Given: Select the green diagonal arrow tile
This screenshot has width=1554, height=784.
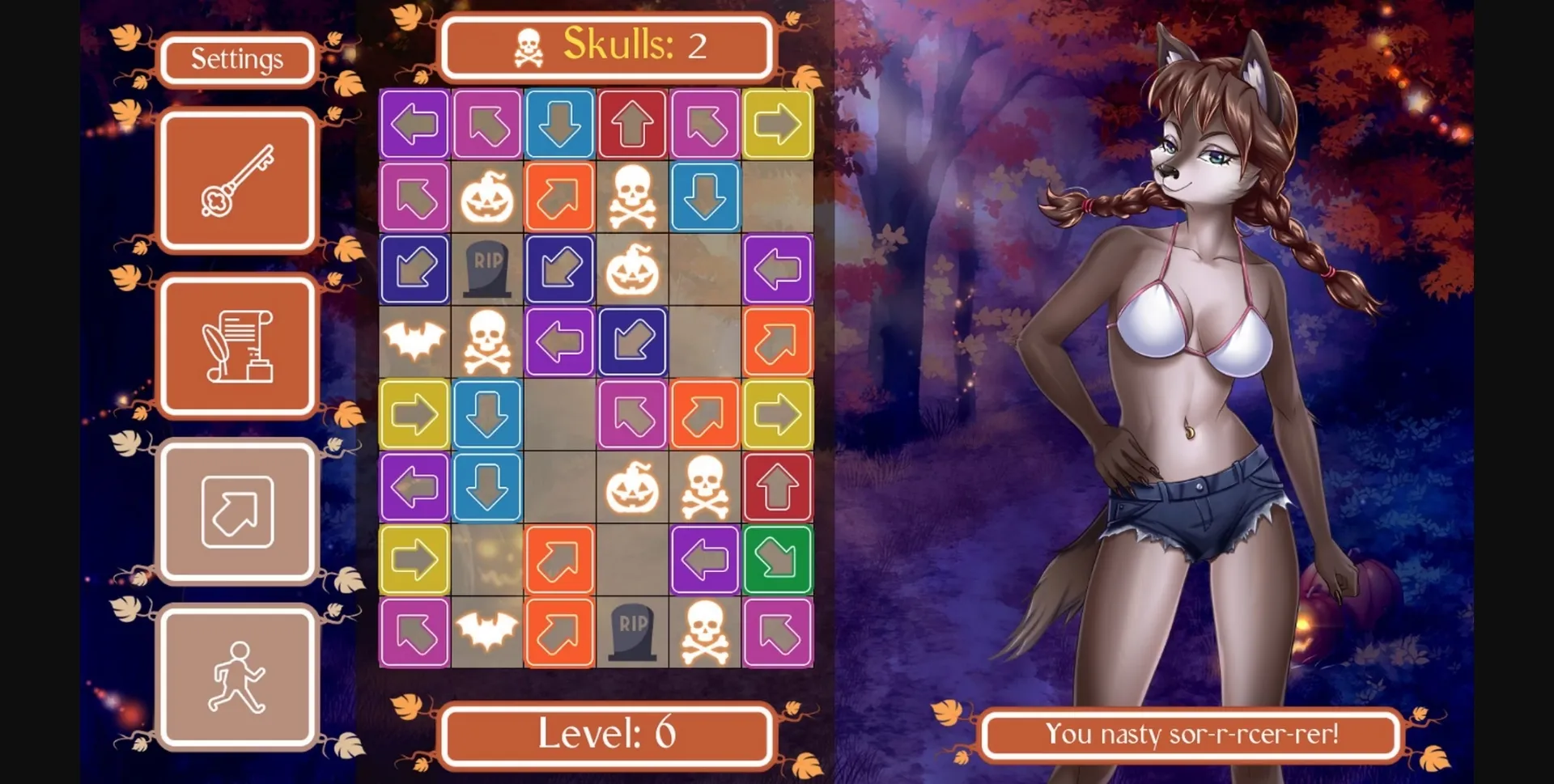Looking at the screenshot, I should tap(778, 560).
